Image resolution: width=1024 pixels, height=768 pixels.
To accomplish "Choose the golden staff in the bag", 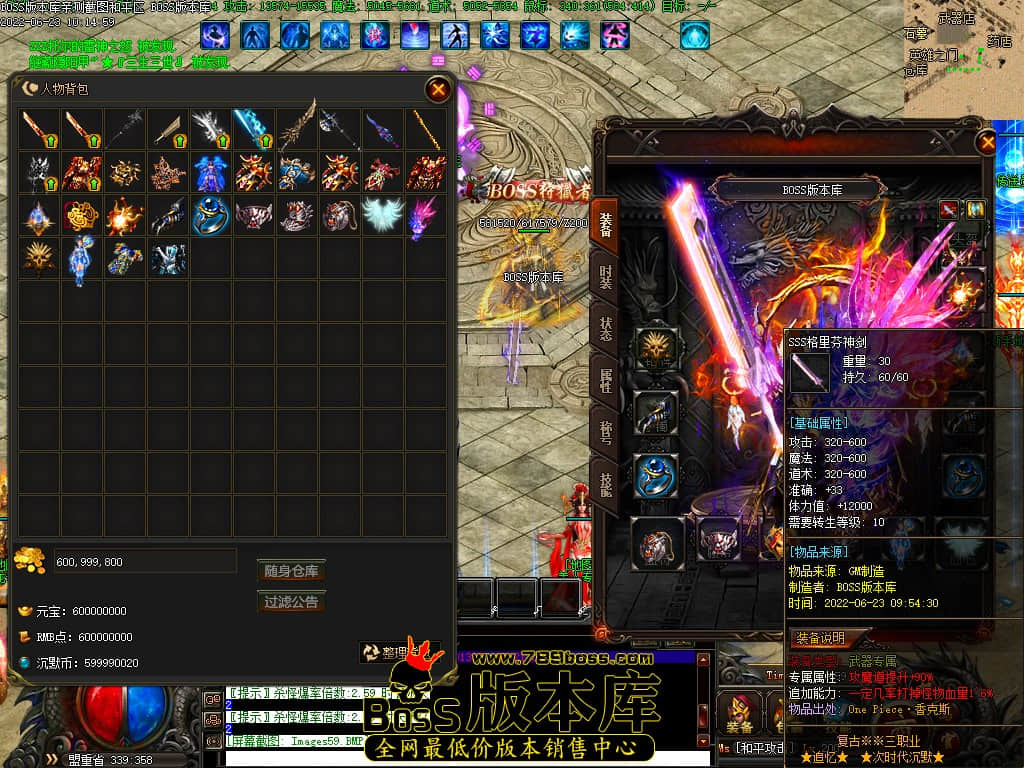I will (x=425, y=129).
